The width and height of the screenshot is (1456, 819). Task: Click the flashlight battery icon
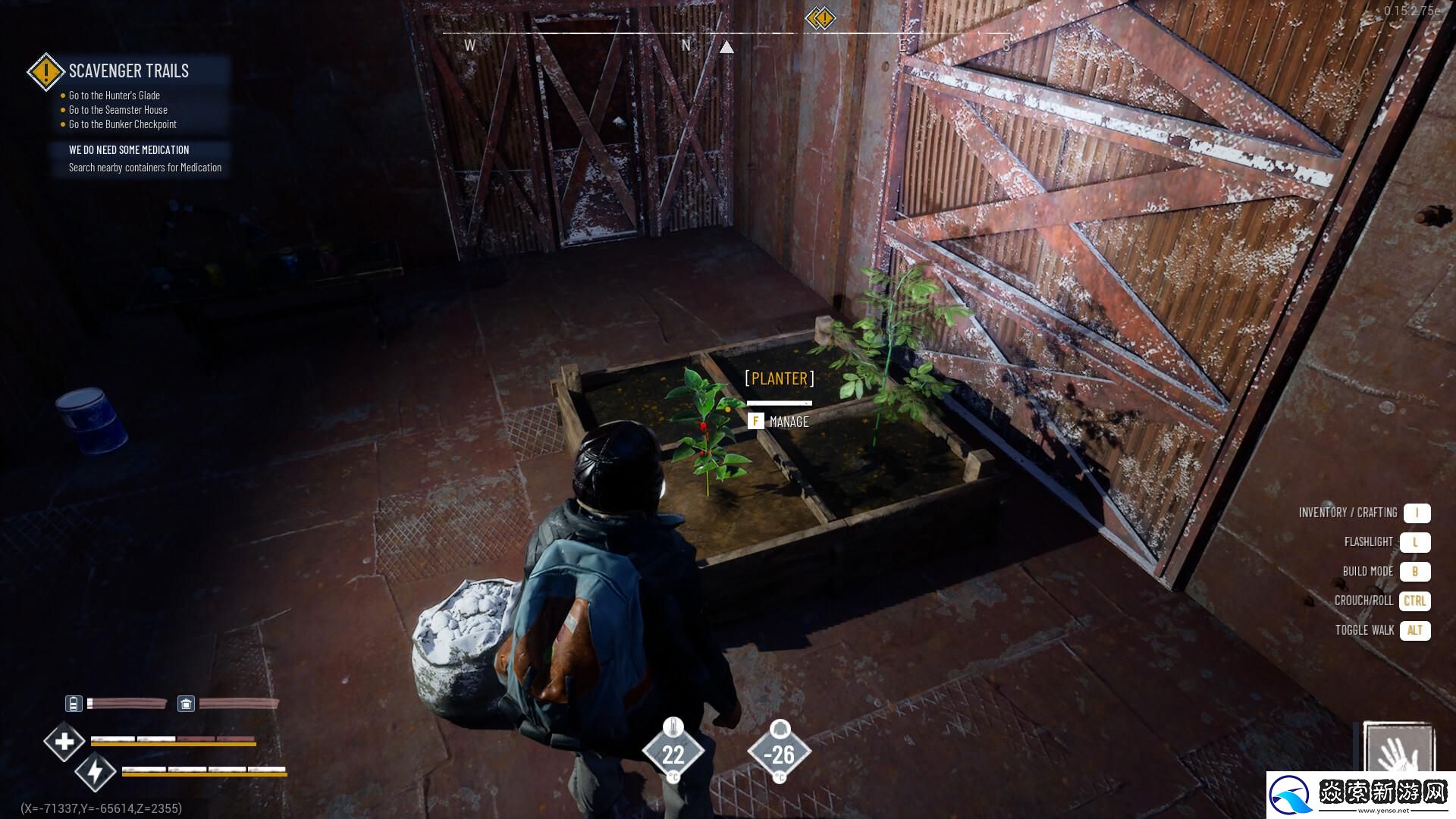coord(74,704)
